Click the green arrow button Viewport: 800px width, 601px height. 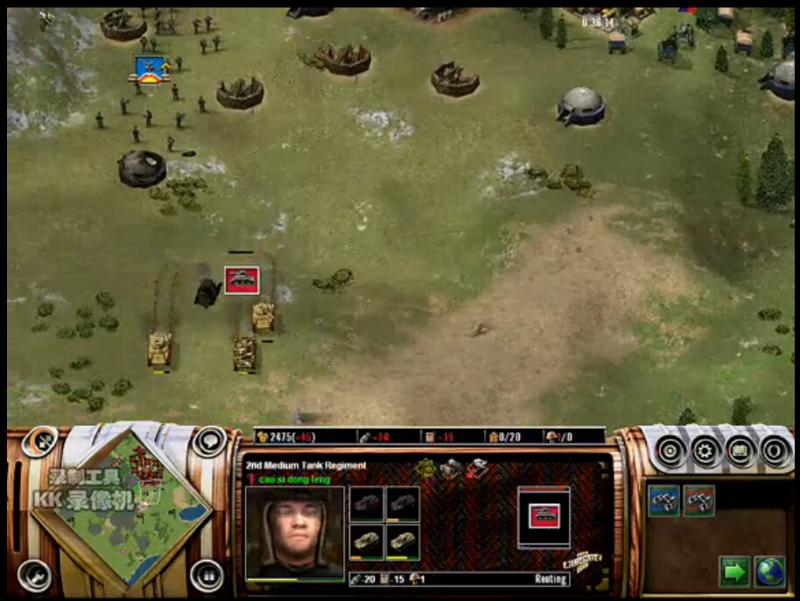point(734,572)
